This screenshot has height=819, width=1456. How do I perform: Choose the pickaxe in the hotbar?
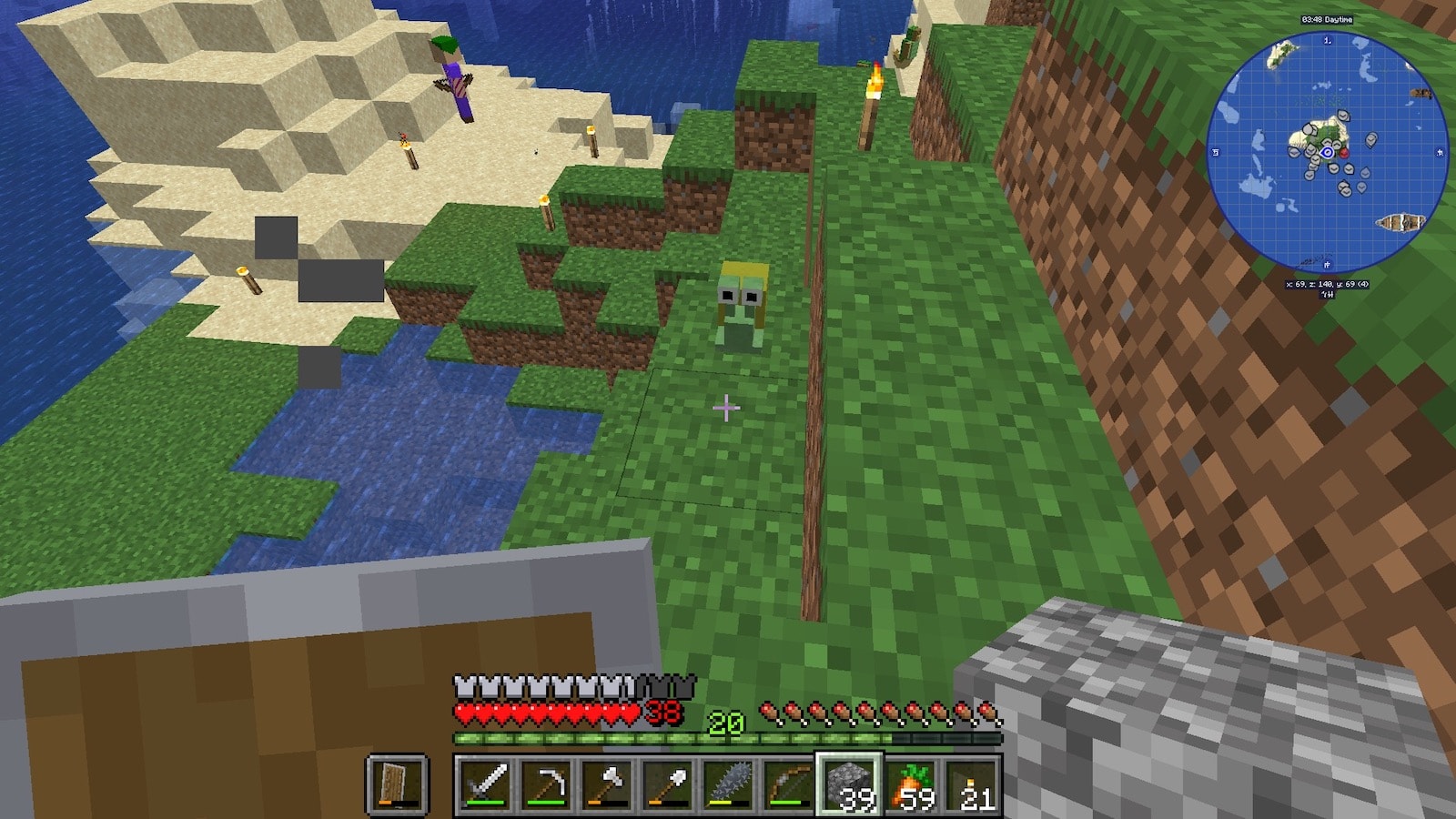click(546, 784)
